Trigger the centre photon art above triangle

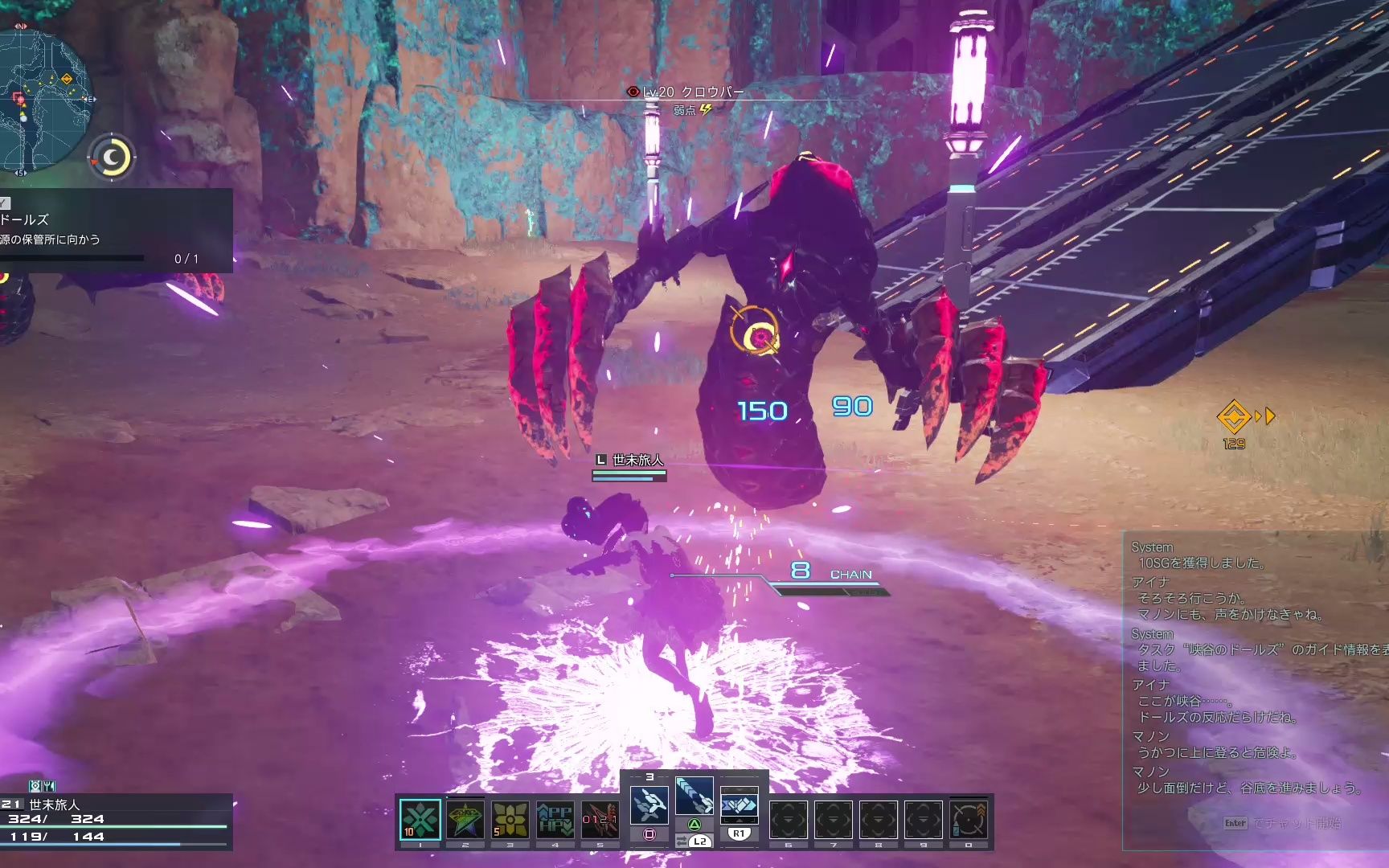(x=694, y=796)
